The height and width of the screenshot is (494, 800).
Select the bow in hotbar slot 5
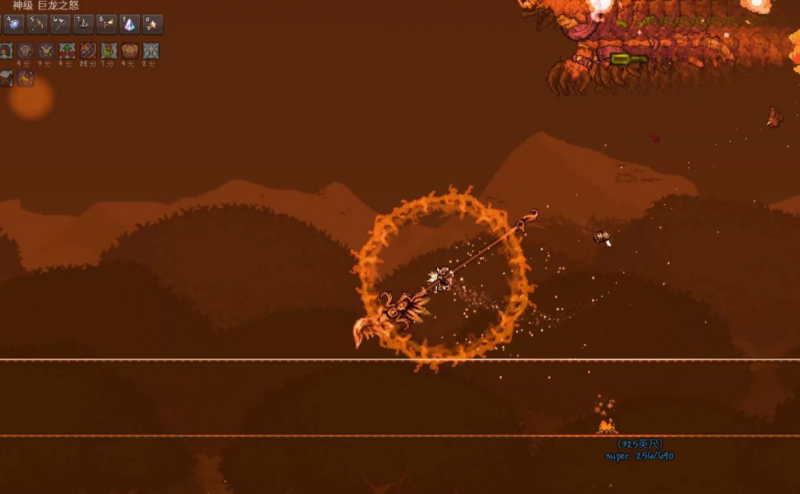[38, 24]
